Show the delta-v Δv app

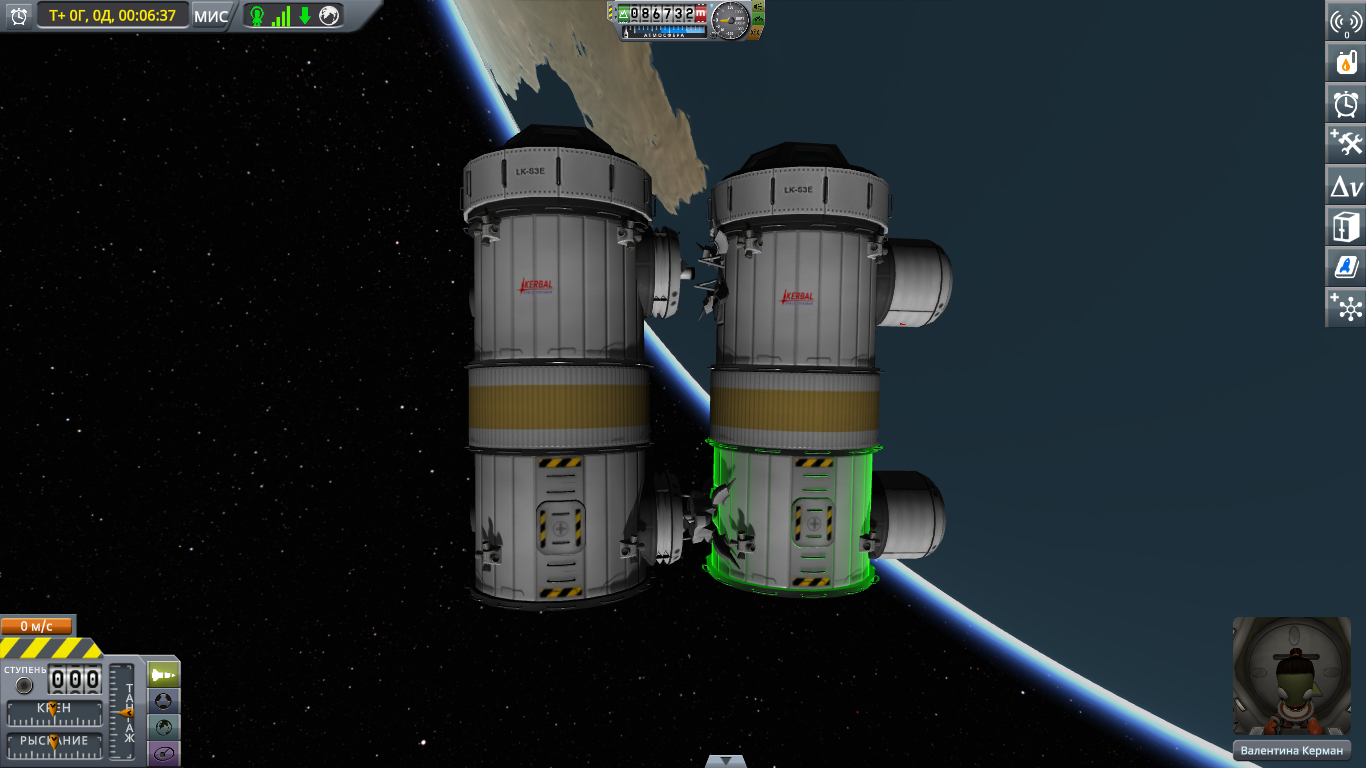pos(1346,185)
